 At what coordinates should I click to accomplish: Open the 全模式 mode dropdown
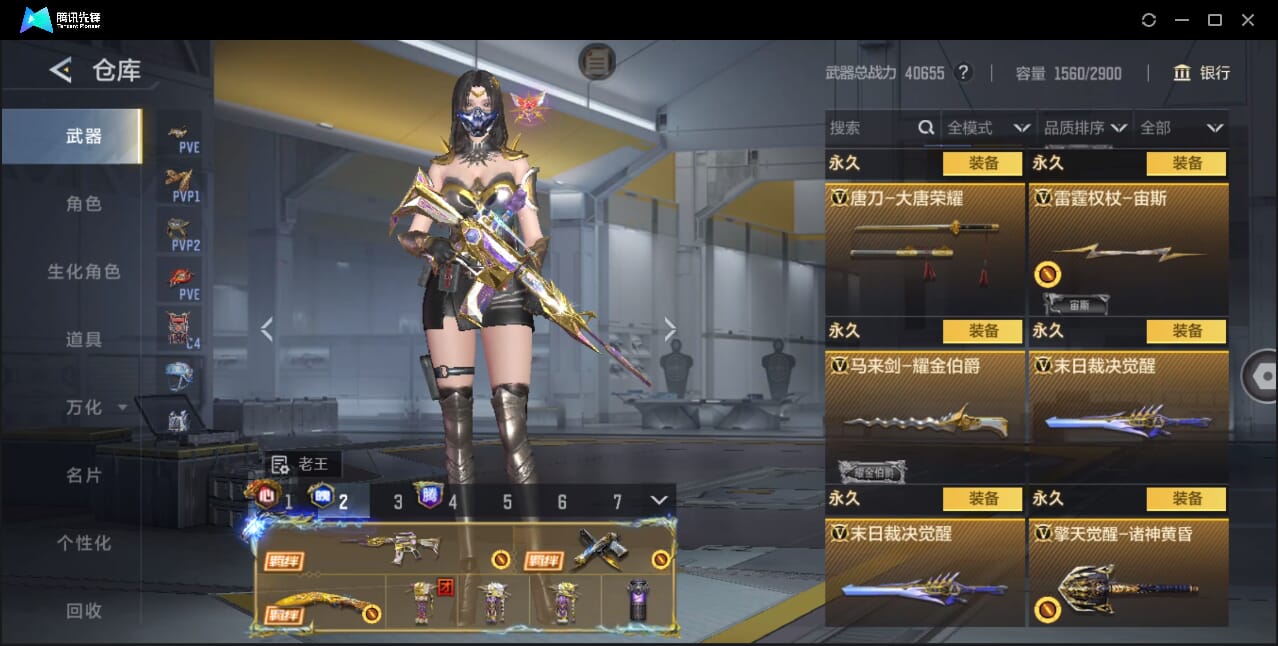pyautogui.click(x=988, y=128)
